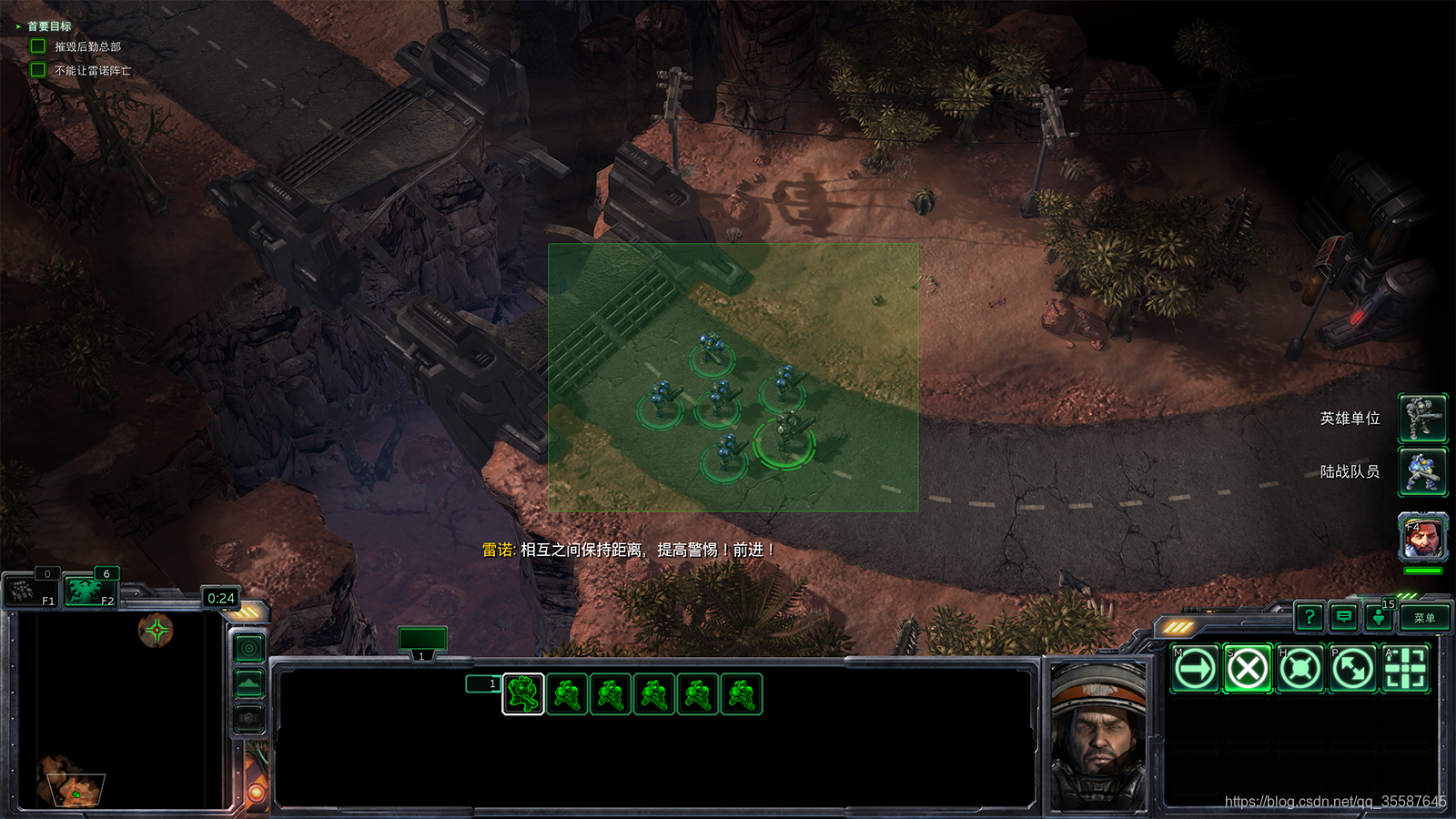
Task: Select the Attack command crosshair
Action: click(1405, 670)
